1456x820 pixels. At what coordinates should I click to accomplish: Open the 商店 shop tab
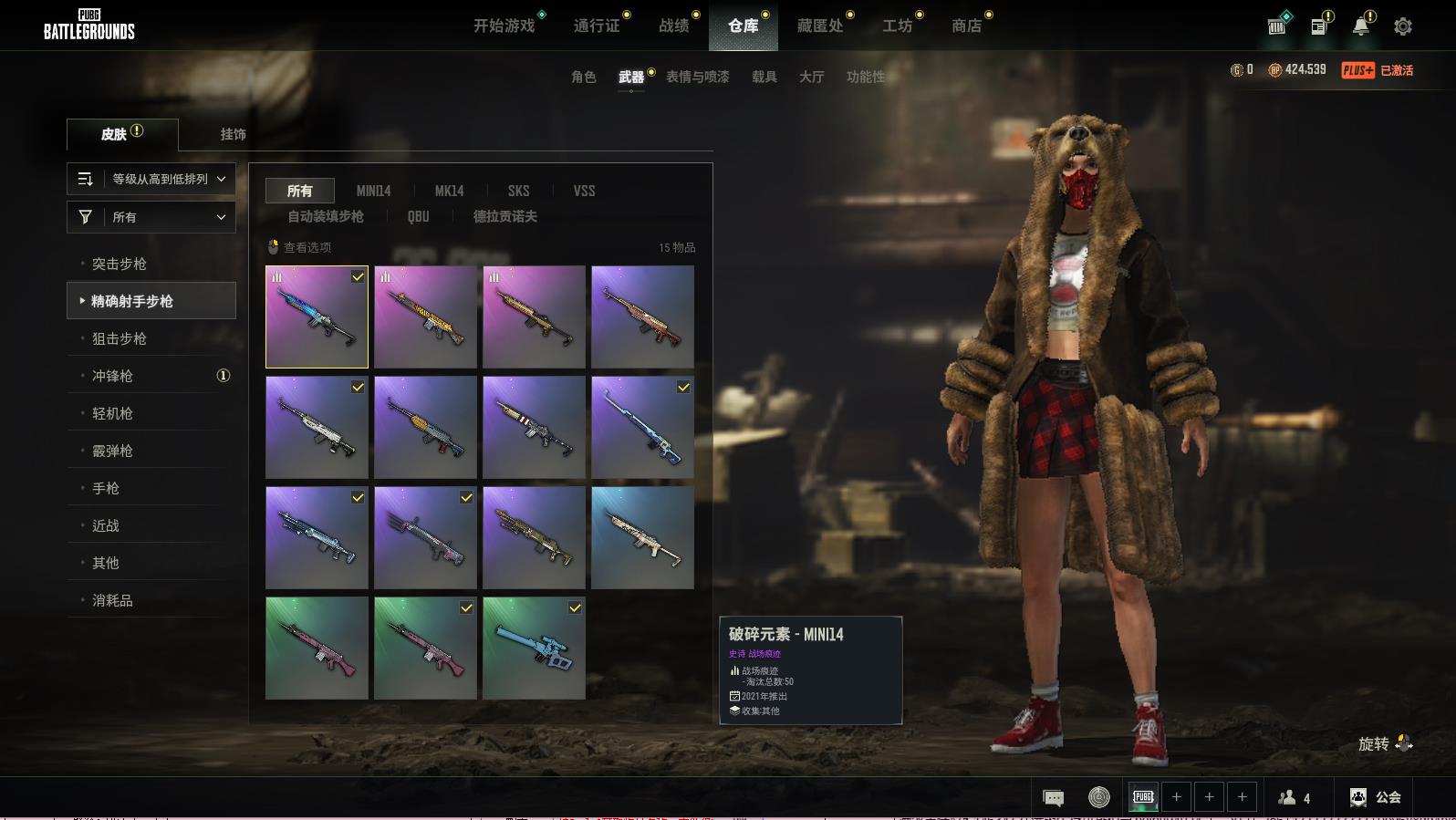pyautogui.click(x=966, y=26)
